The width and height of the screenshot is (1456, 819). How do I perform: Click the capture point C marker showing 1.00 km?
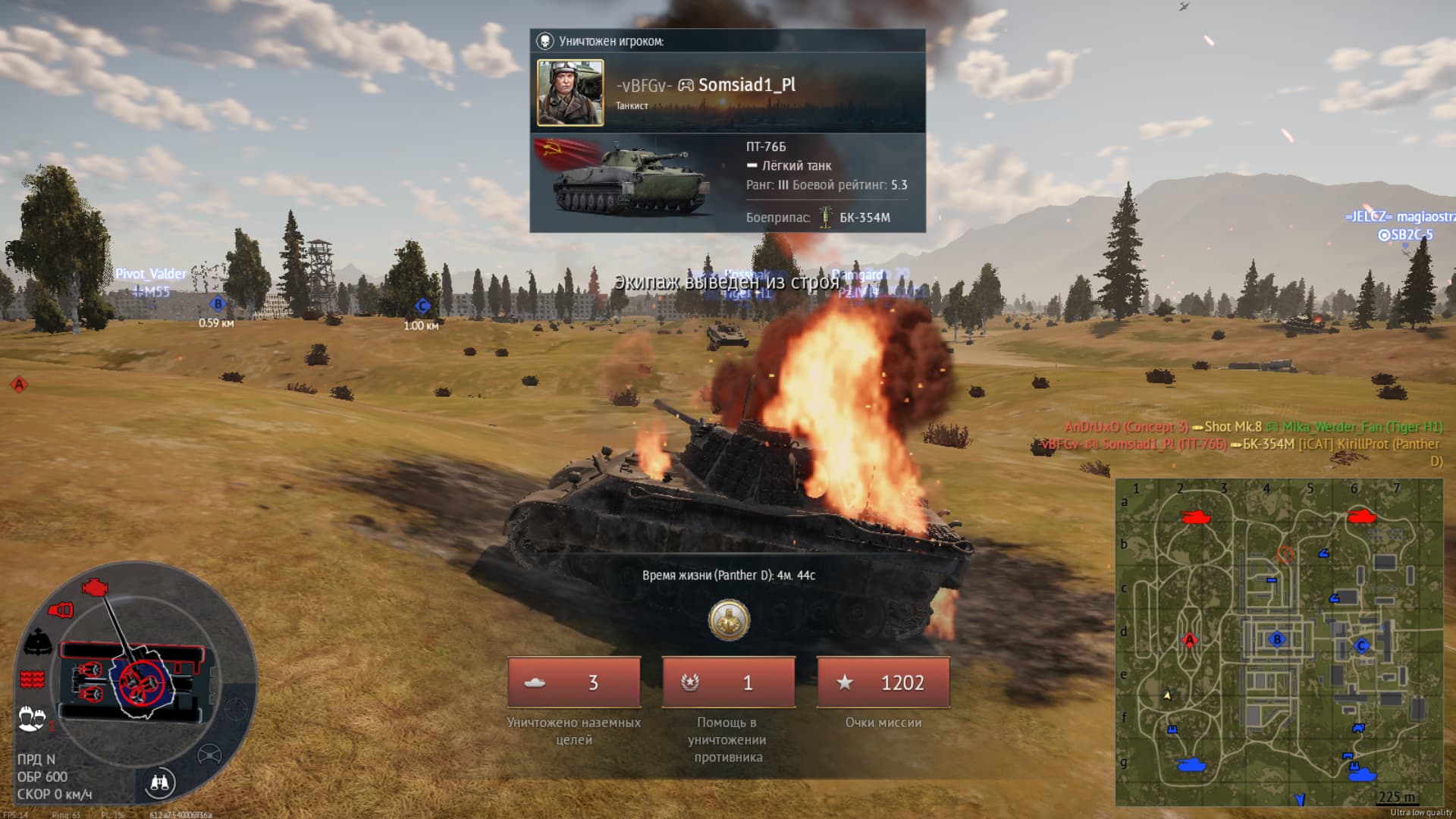coord(422,306)
